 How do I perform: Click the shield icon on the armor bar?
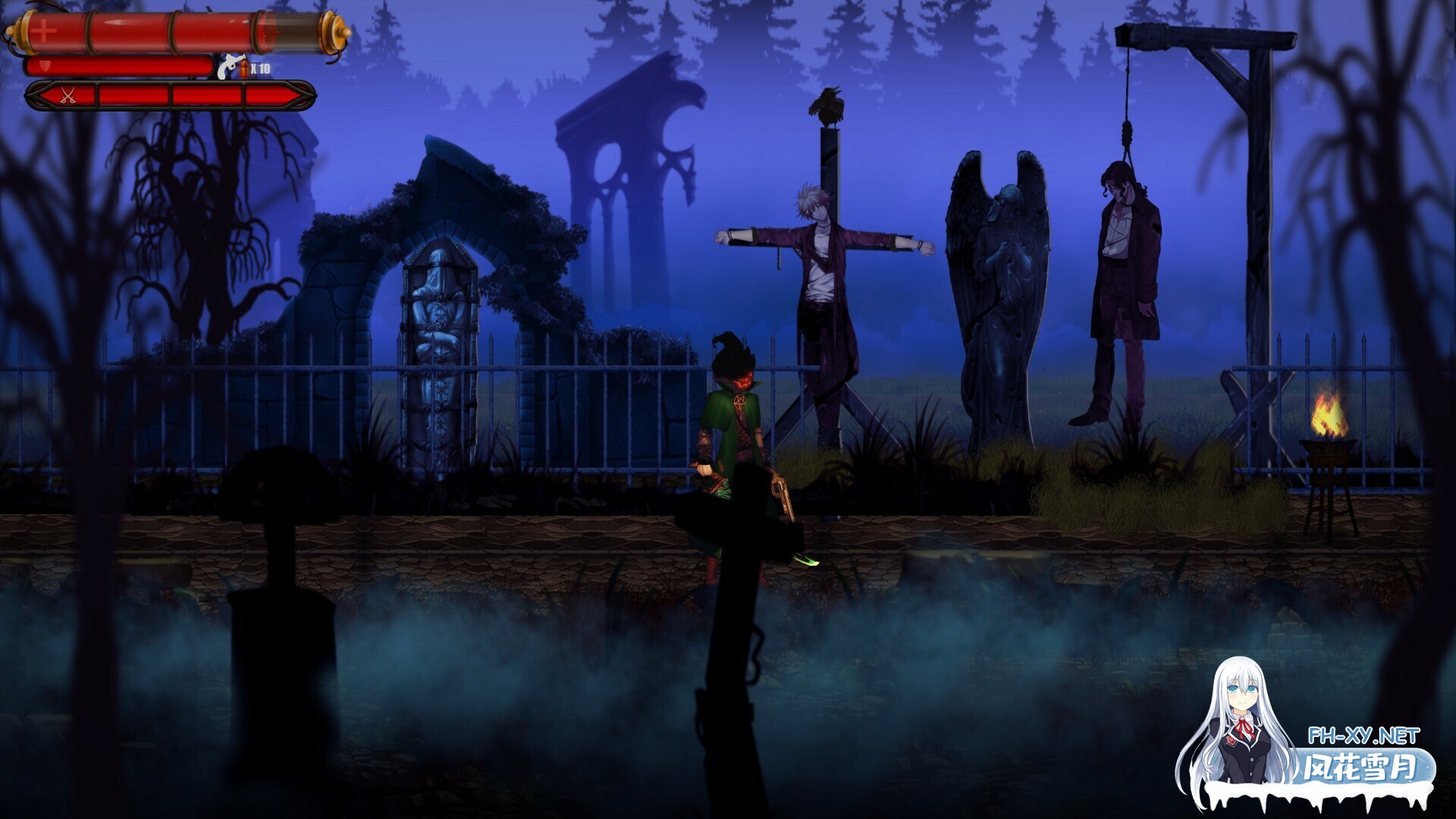44,67
